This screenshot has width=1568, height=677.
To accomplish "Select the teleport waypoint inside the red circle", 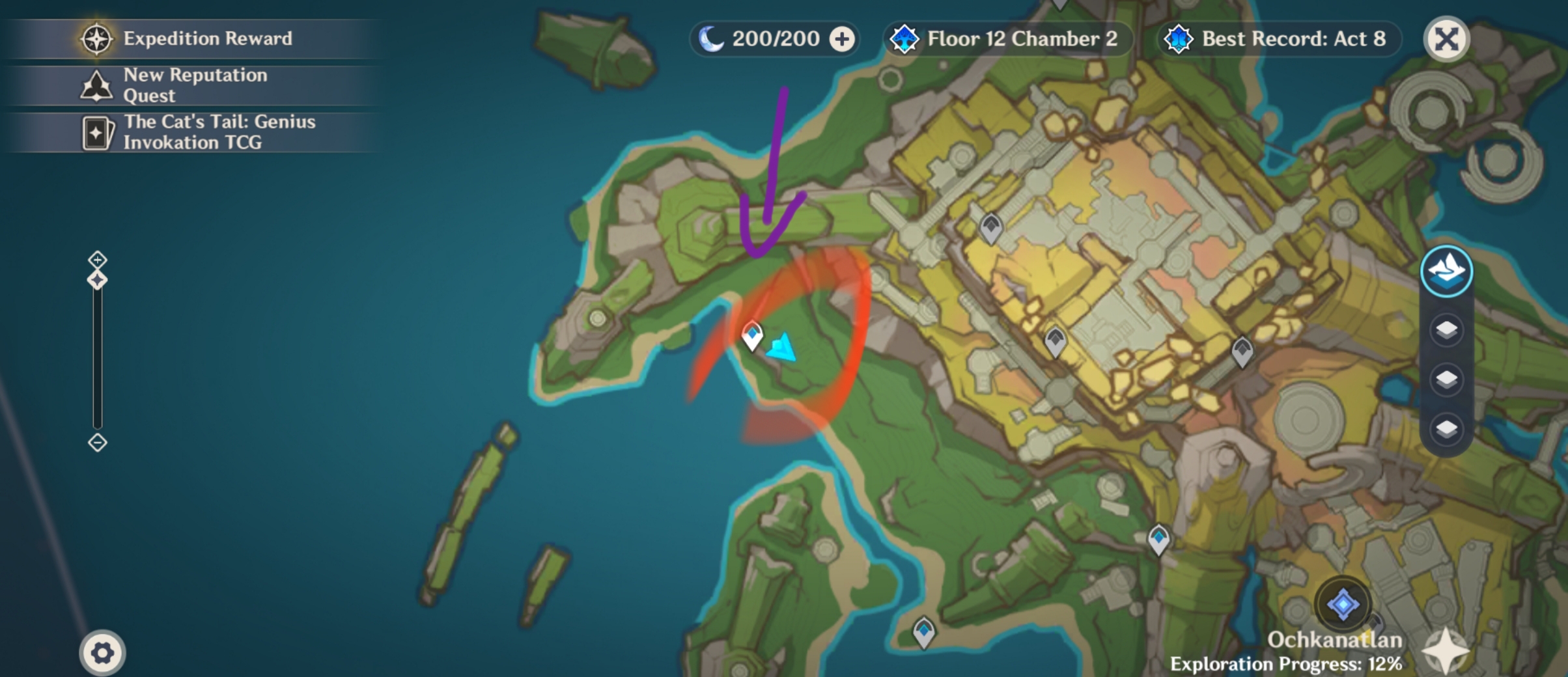I will 752,337.
